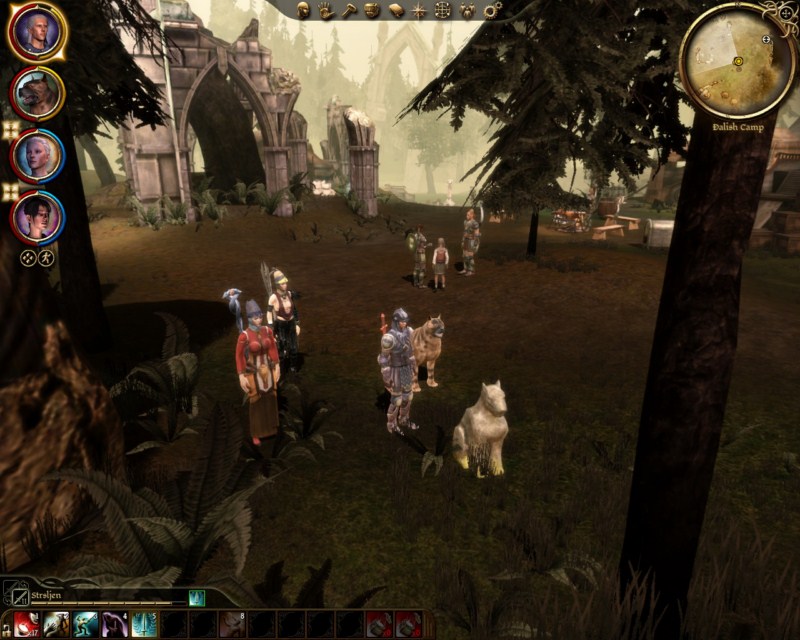This screenshot has height=640, width=800.
Task: Open the hand-shaped skills menu icon
Action: pos(326,10)
